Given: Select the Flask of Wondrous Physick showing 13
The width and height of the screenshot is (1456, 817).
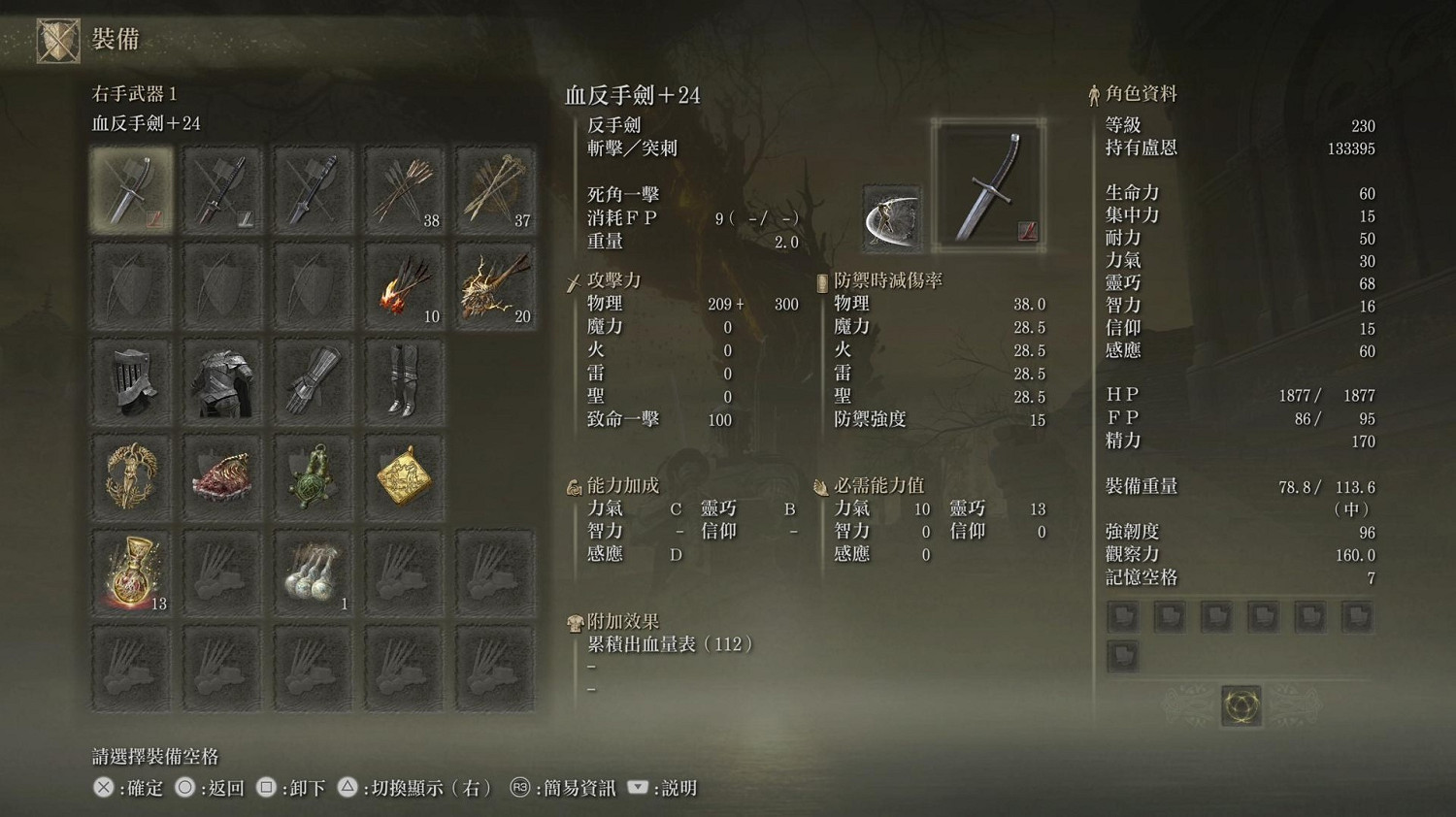Looking at the screenshot, I should pyautogui.click(x=130, y=570).
